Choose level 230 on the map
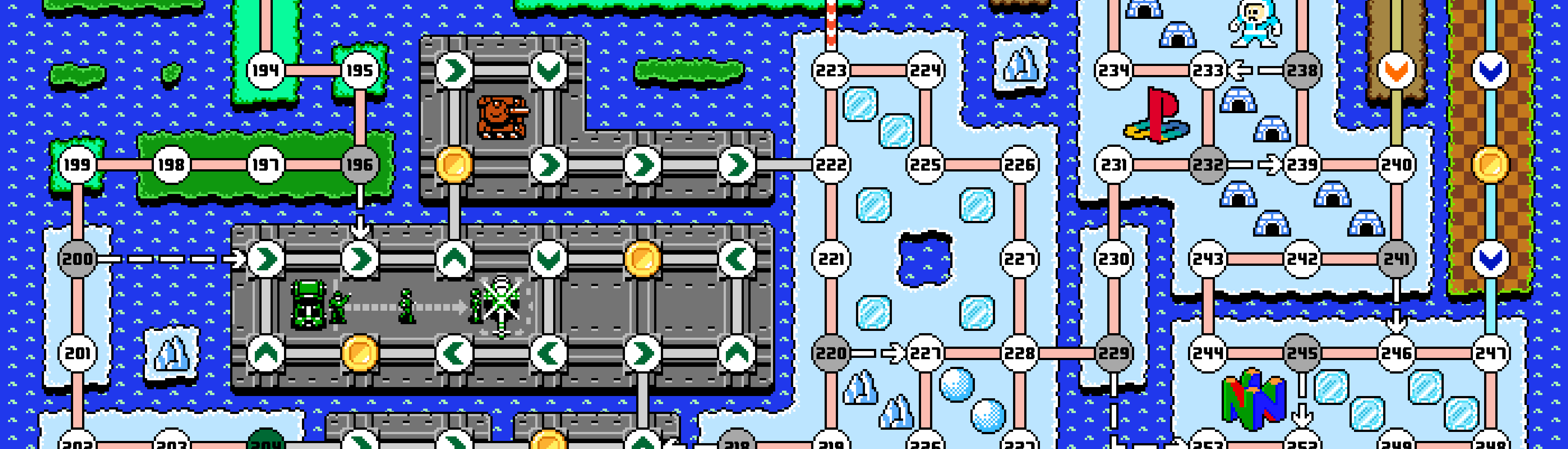Screen dimensions: 1568x449 1114,259
